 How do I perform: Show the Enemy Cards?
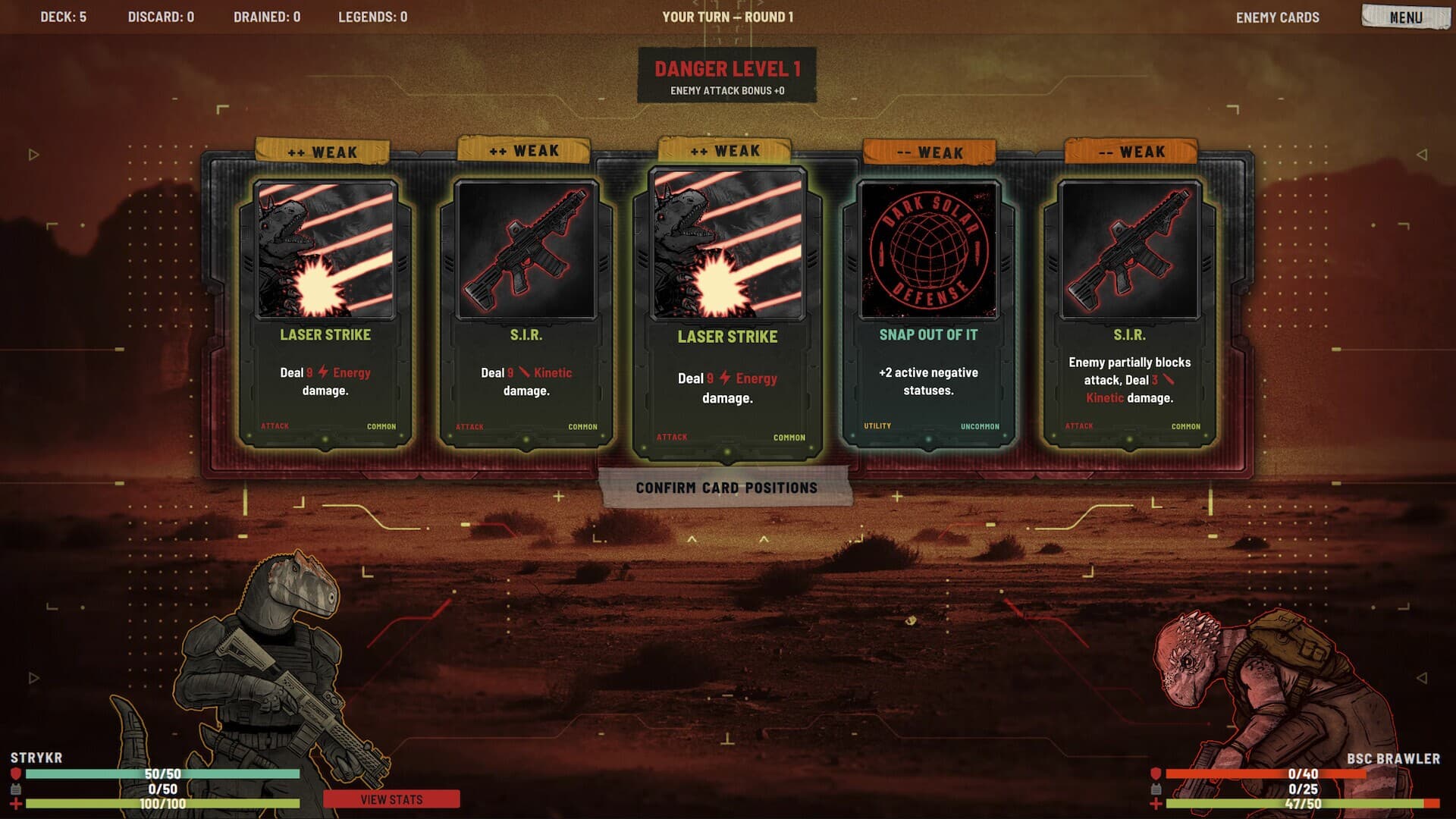1277,17
